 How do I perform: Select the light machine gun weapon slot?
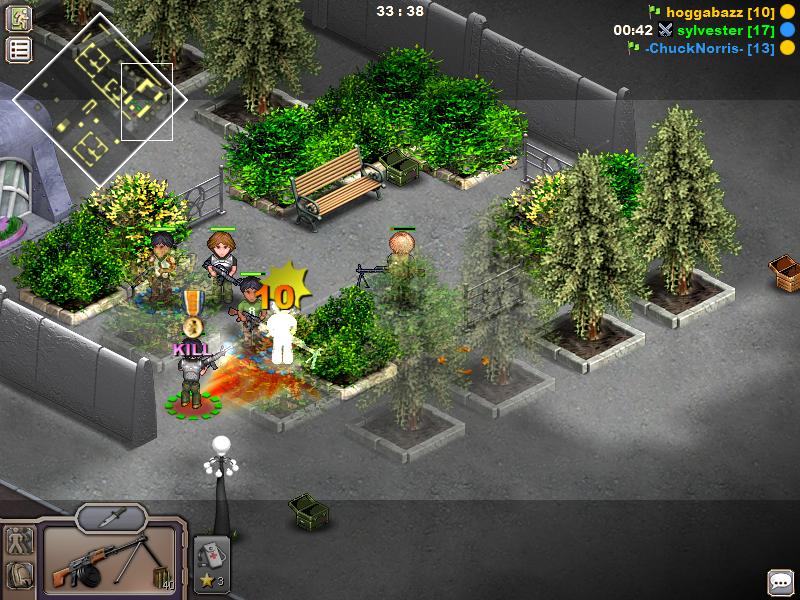(x=109, y=562)
